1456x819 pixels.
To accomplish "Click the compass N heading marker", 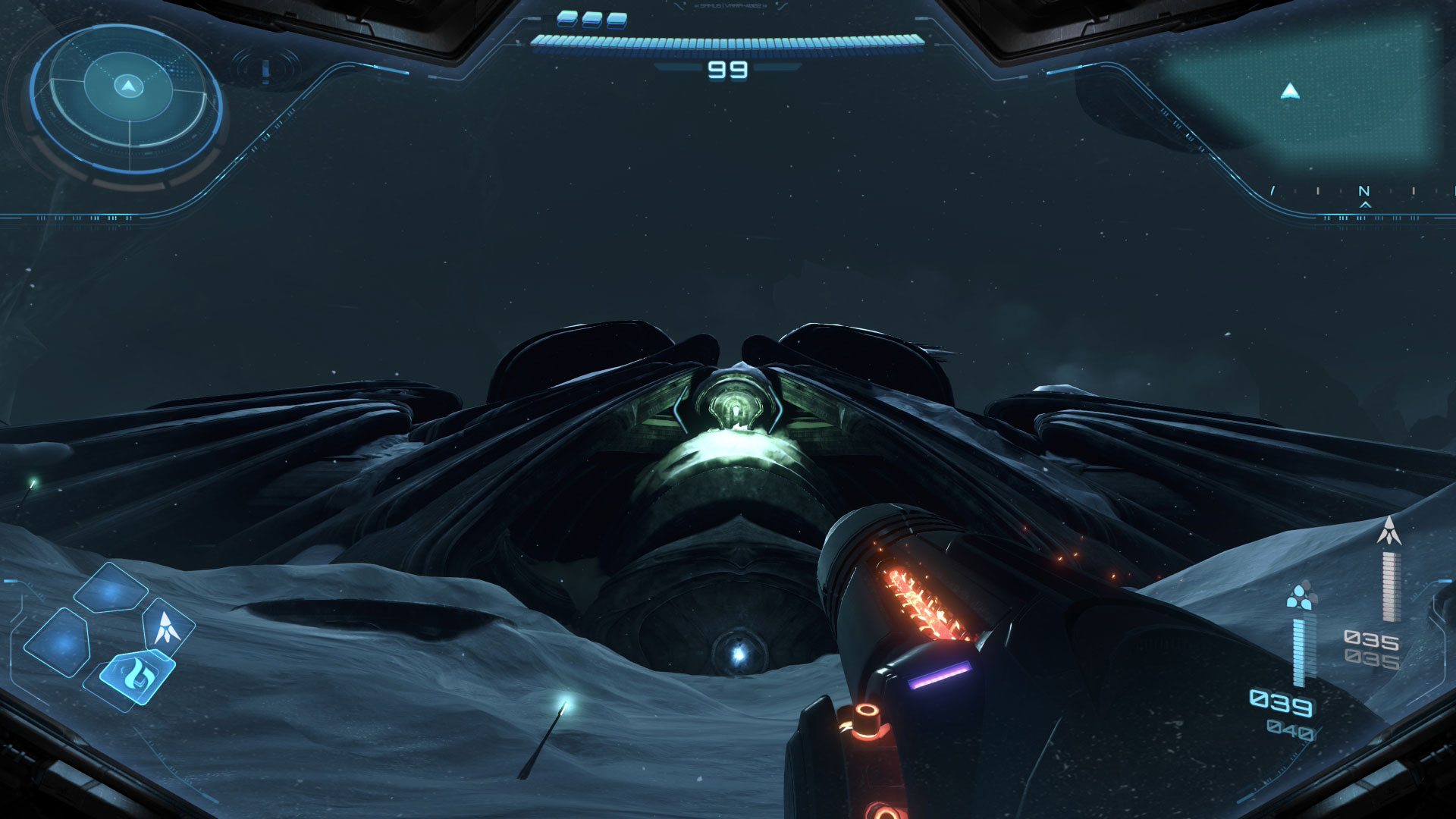I will pos(1363,192).
